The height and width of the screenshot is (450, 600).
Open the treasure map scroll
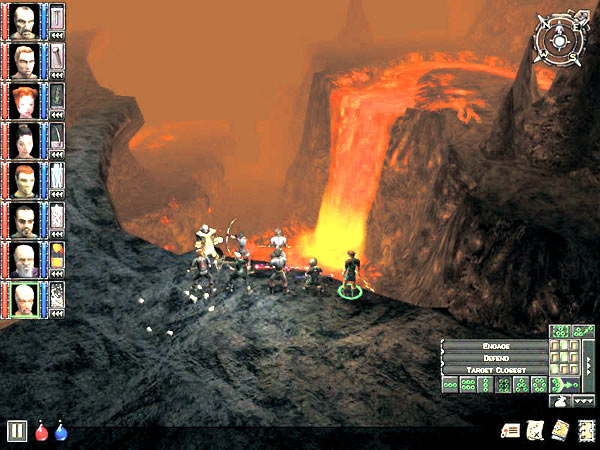535,430
